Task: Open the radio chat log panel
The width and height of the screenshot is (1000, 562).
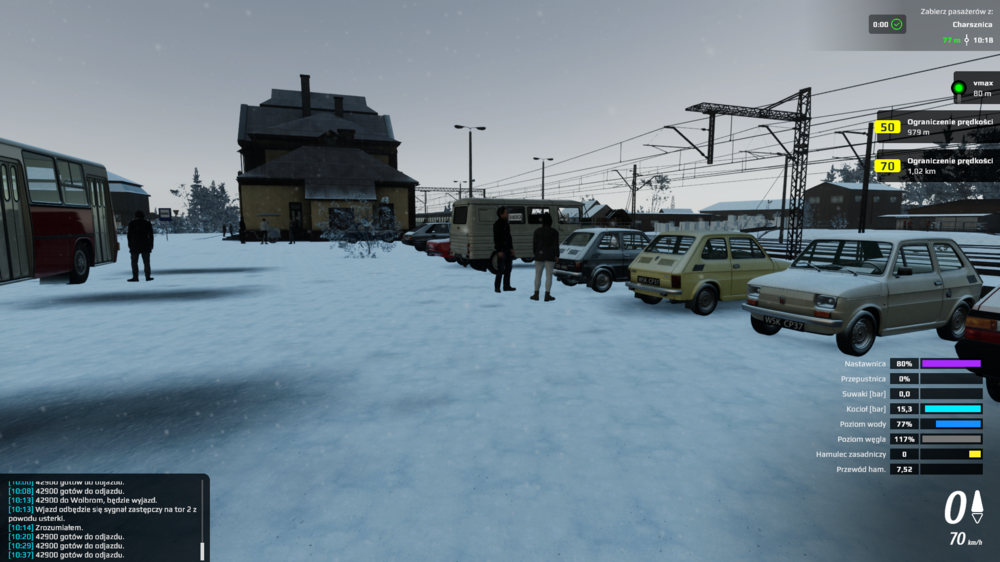Action: click(100, 518)
